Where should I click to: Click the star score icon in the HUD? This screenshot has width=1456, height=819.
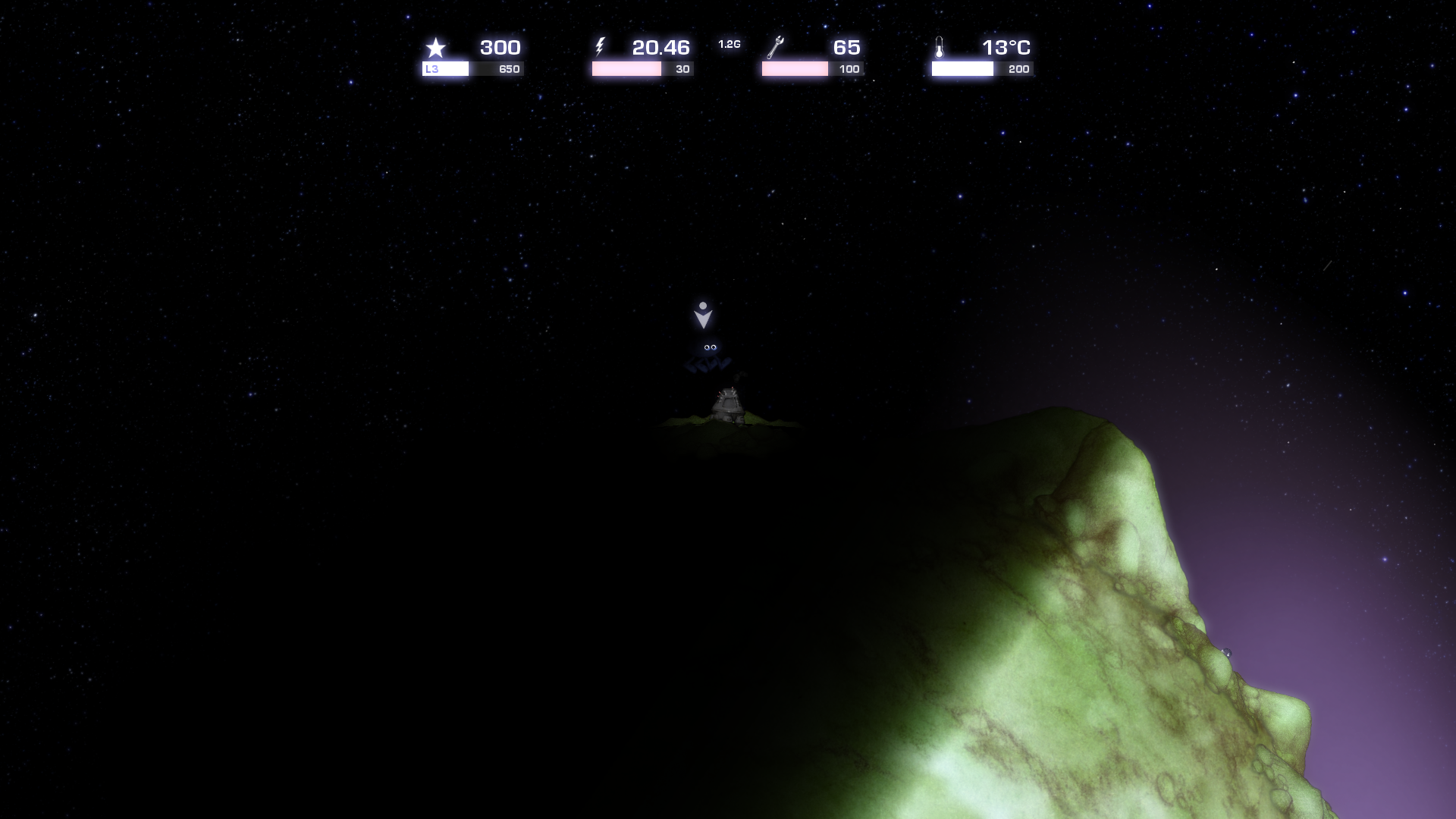click(x=436, y=48)
